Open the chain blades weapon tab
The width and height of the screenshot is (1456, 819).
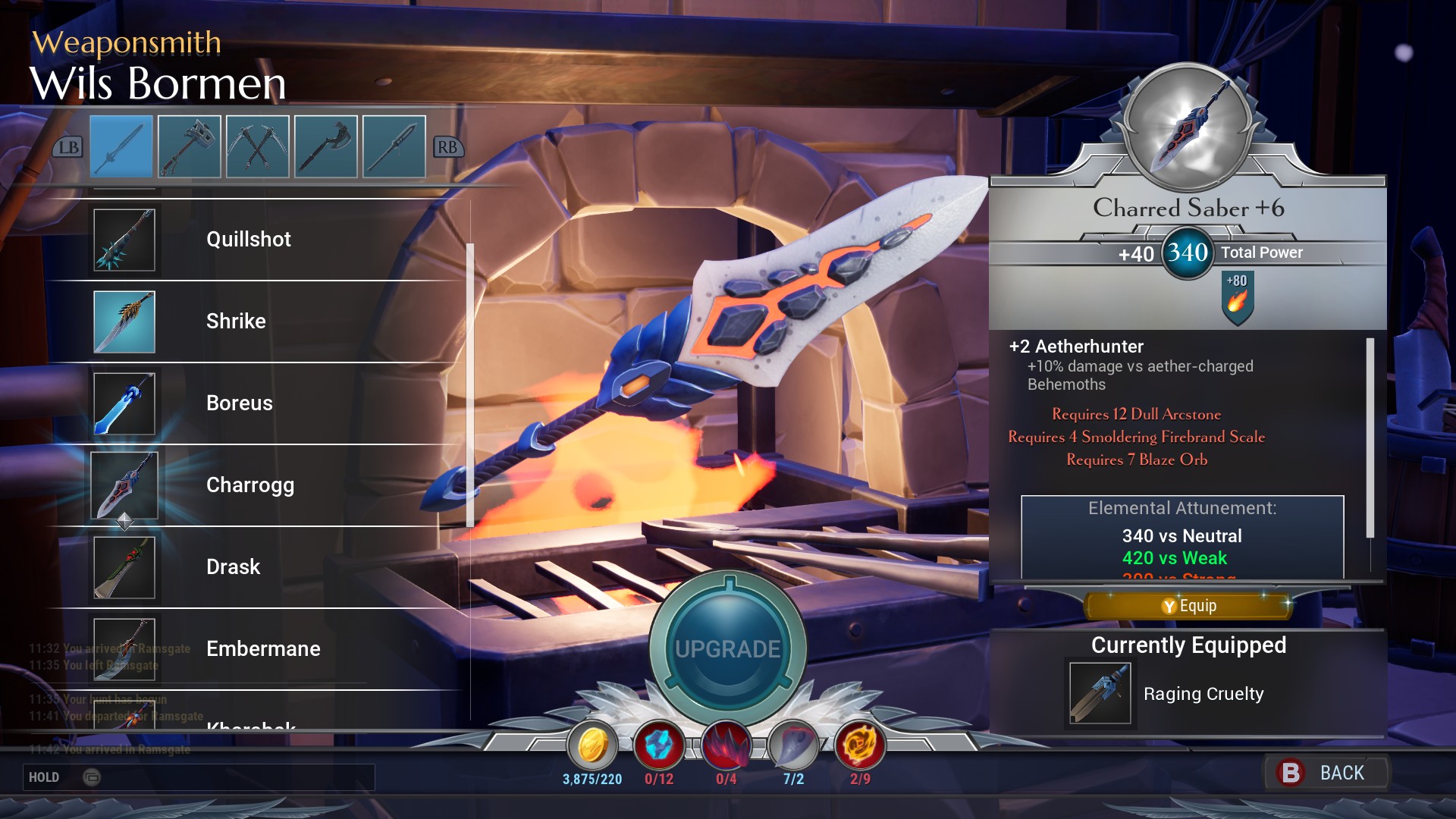258,146
